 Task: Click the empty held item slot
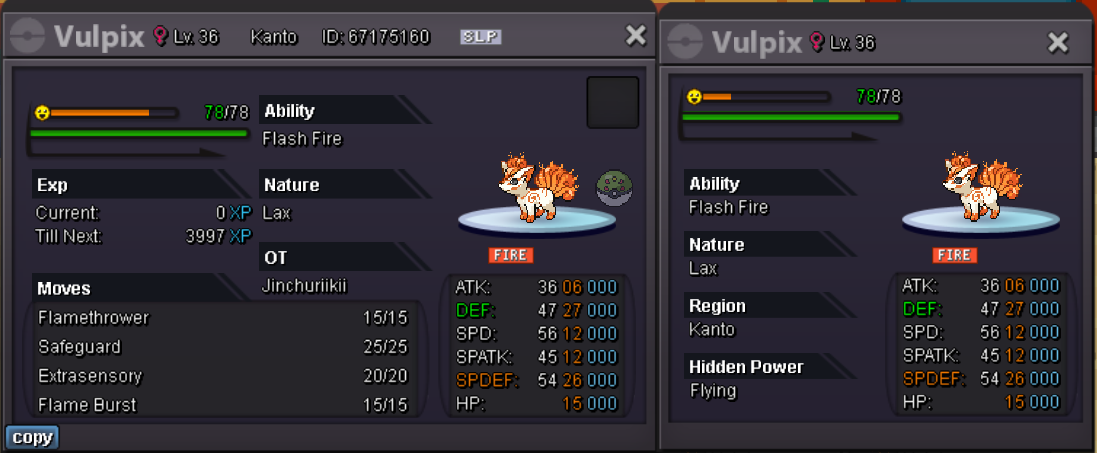[x=612, y=102]
